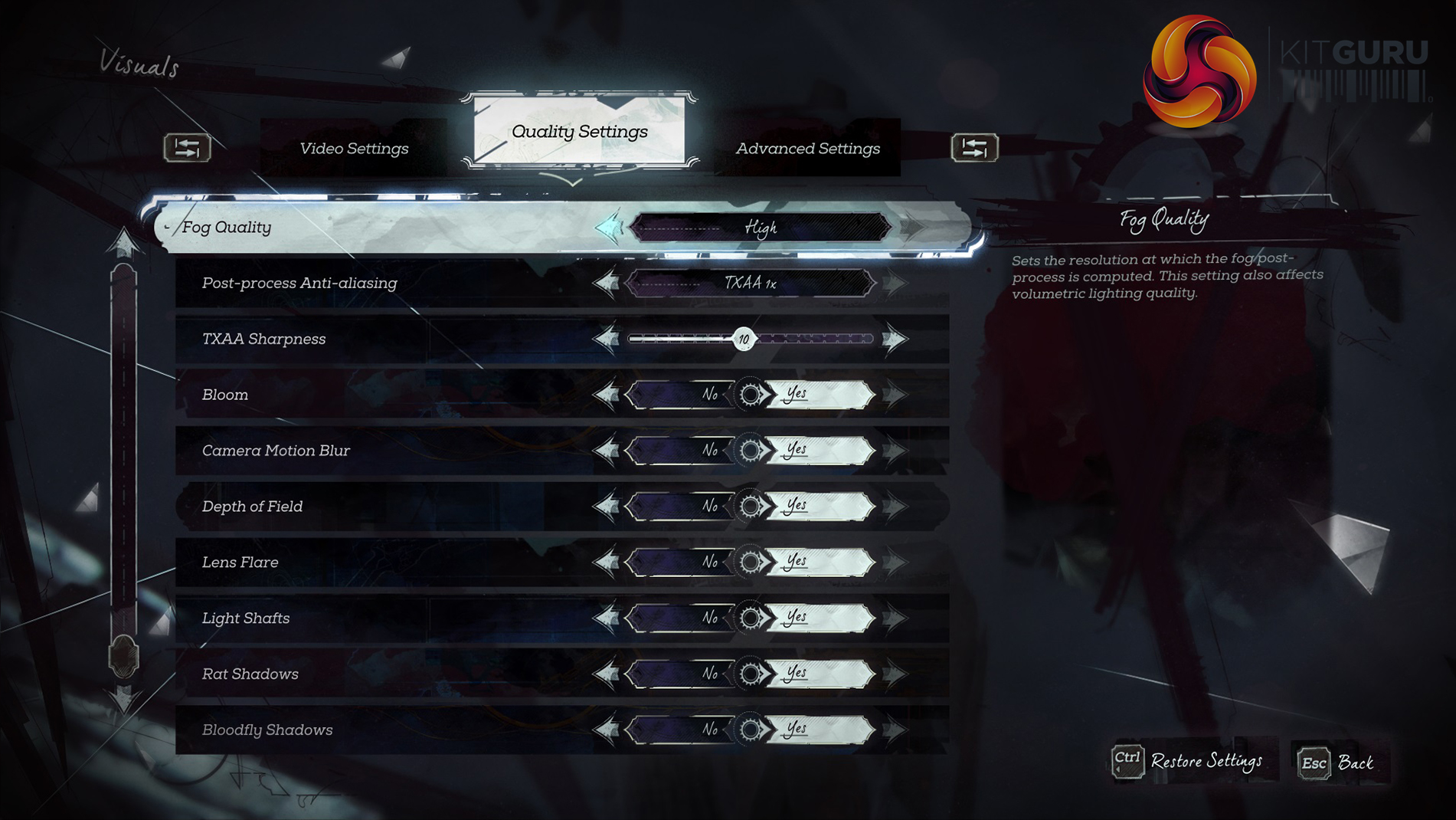This screenshot has height=820, width=1456.
Task: Open the Advanced Settings tab
Action: (807, 148)
